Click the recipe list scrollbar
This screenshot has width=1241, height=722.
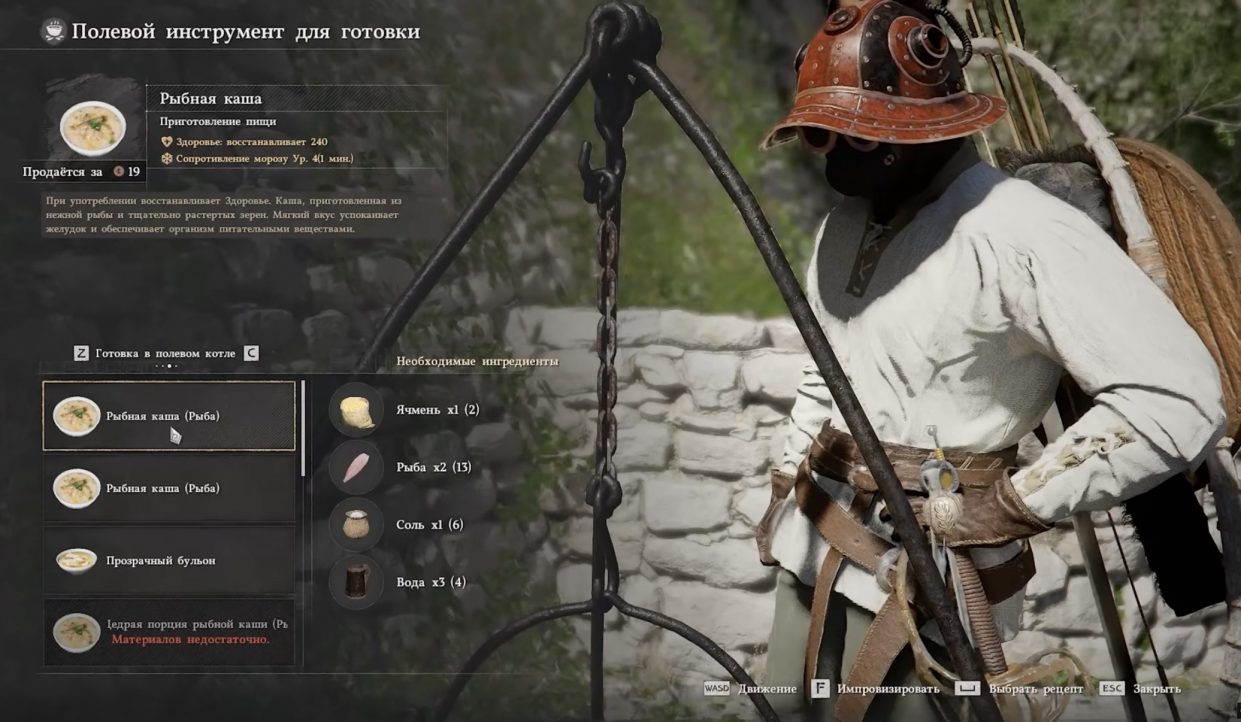[x=303, y=428]
